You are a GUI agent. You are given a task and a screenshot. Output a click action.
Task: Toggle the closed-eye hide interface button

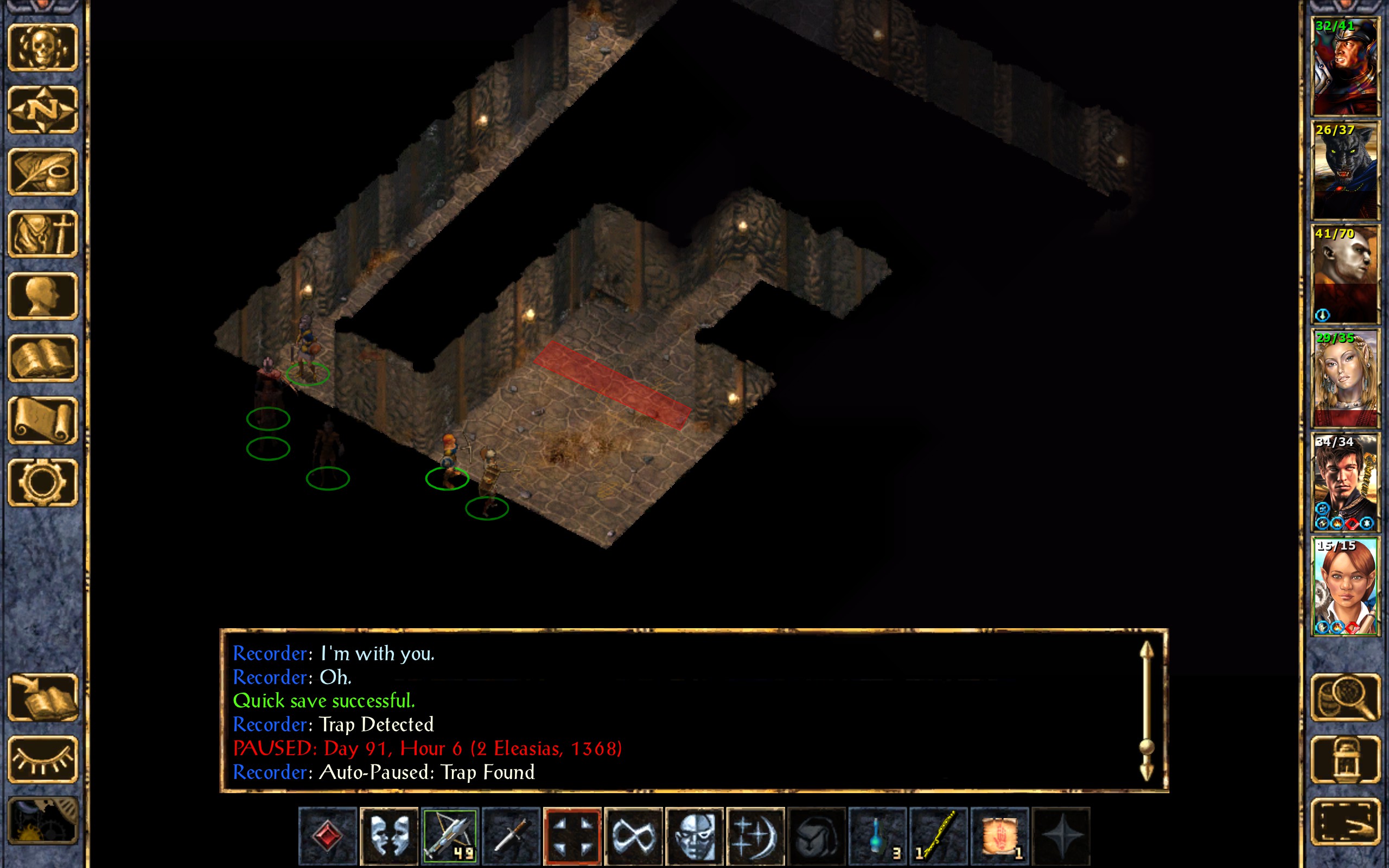tap(42, 759)
